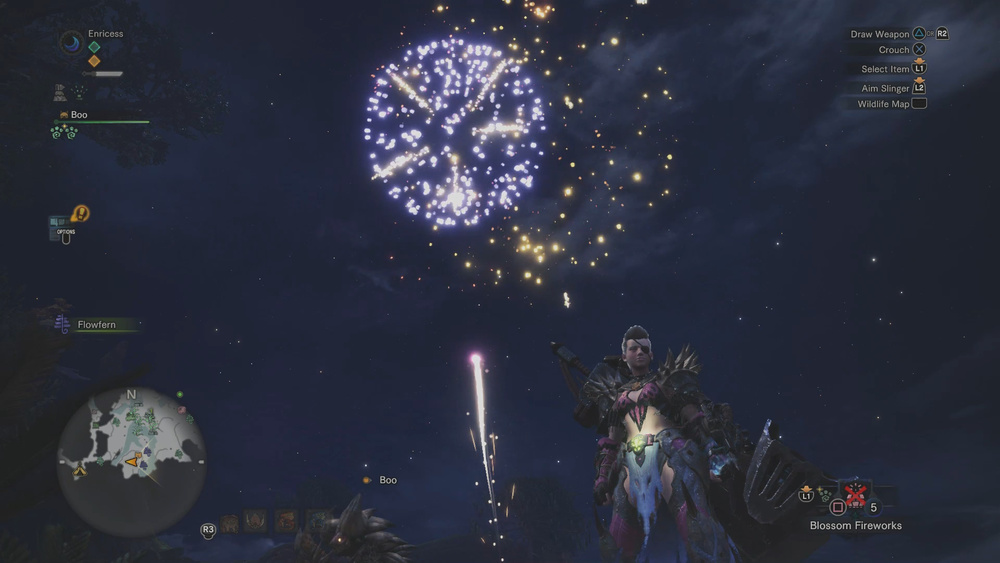Click the fireworks status buff icon

pos(79,92)
